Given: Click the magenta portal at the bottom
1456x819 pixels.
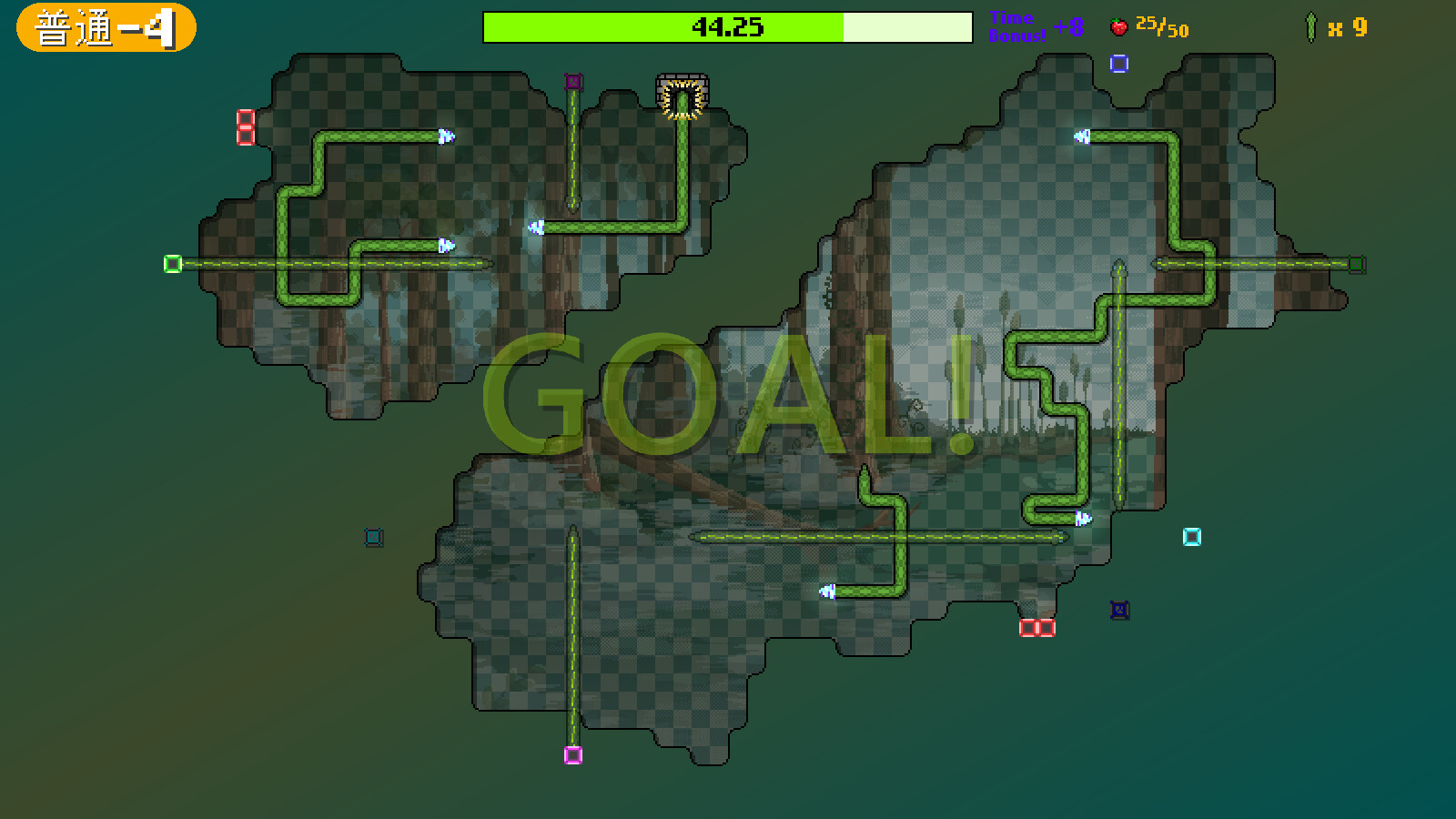Looking at the screenshot, I should point(573,755).
